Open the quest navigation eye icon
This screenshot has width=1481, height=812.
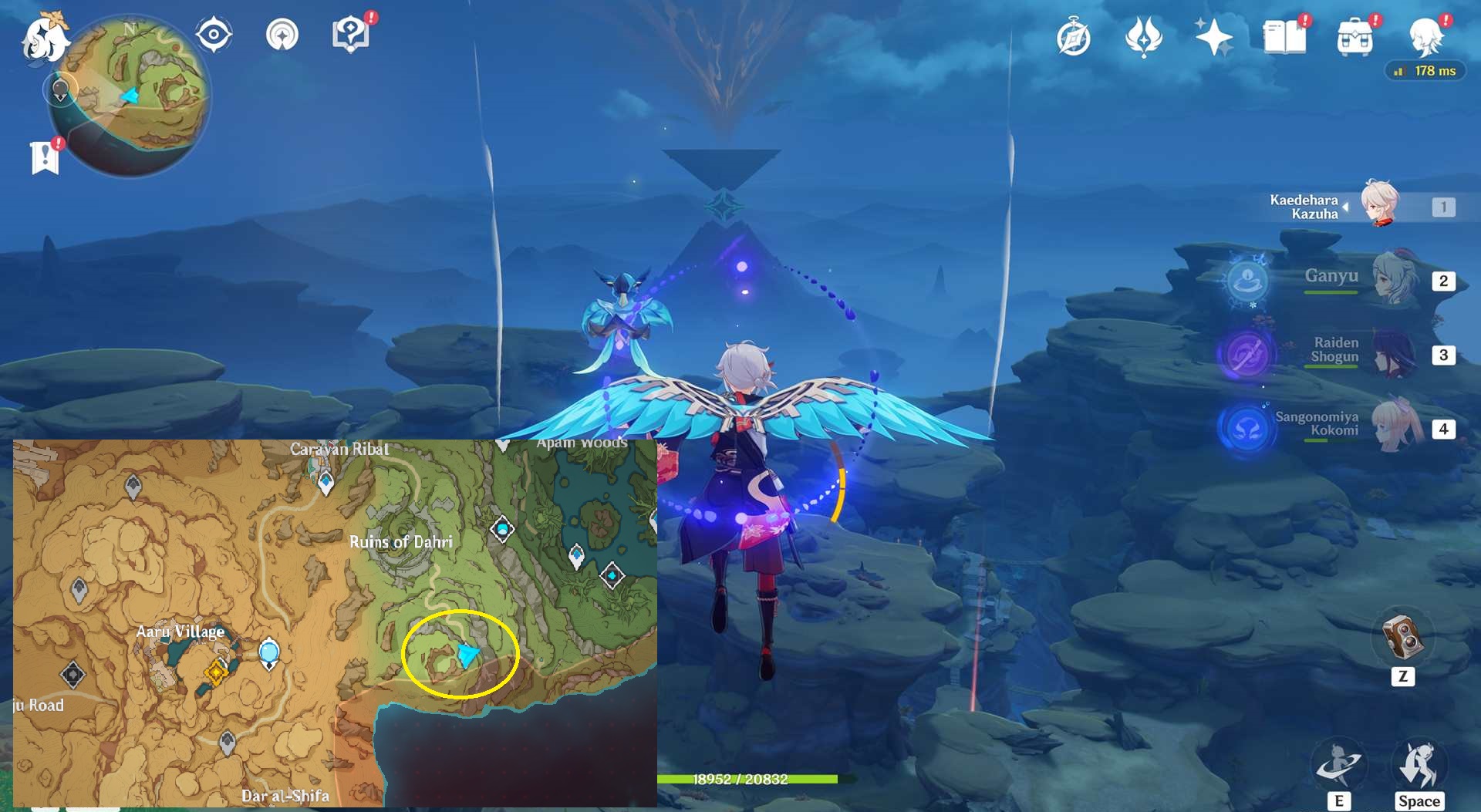point(214,35)
